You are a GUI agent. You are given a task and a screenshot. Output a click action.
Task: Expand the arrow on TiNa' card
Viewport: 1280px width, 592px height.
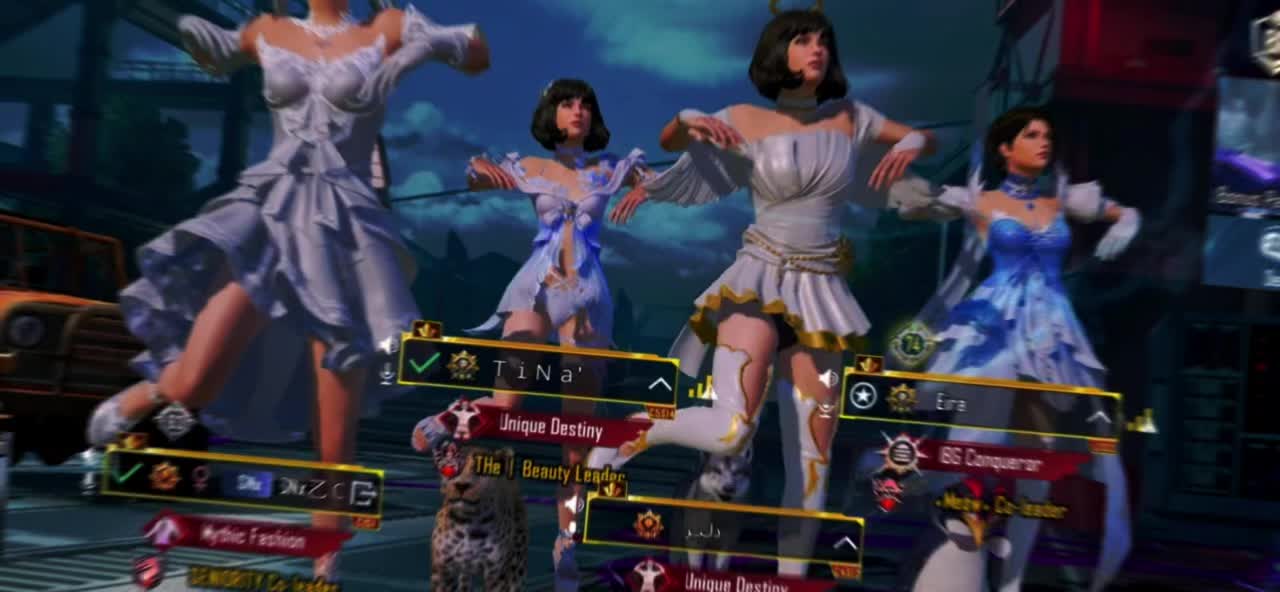(660, 384)
